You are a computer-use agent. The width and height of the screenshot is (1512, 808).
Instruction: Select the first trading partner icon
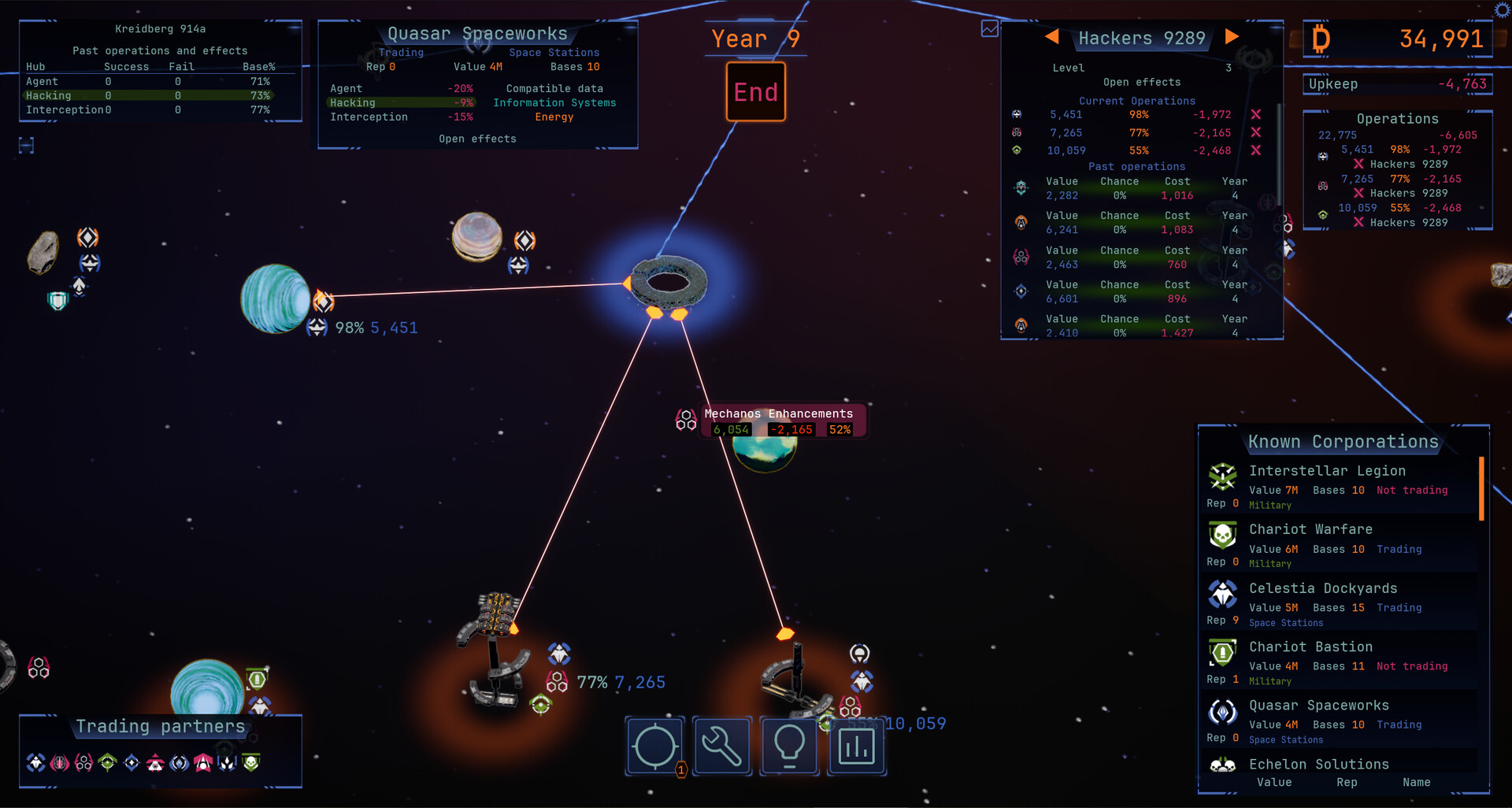(34, 762)
